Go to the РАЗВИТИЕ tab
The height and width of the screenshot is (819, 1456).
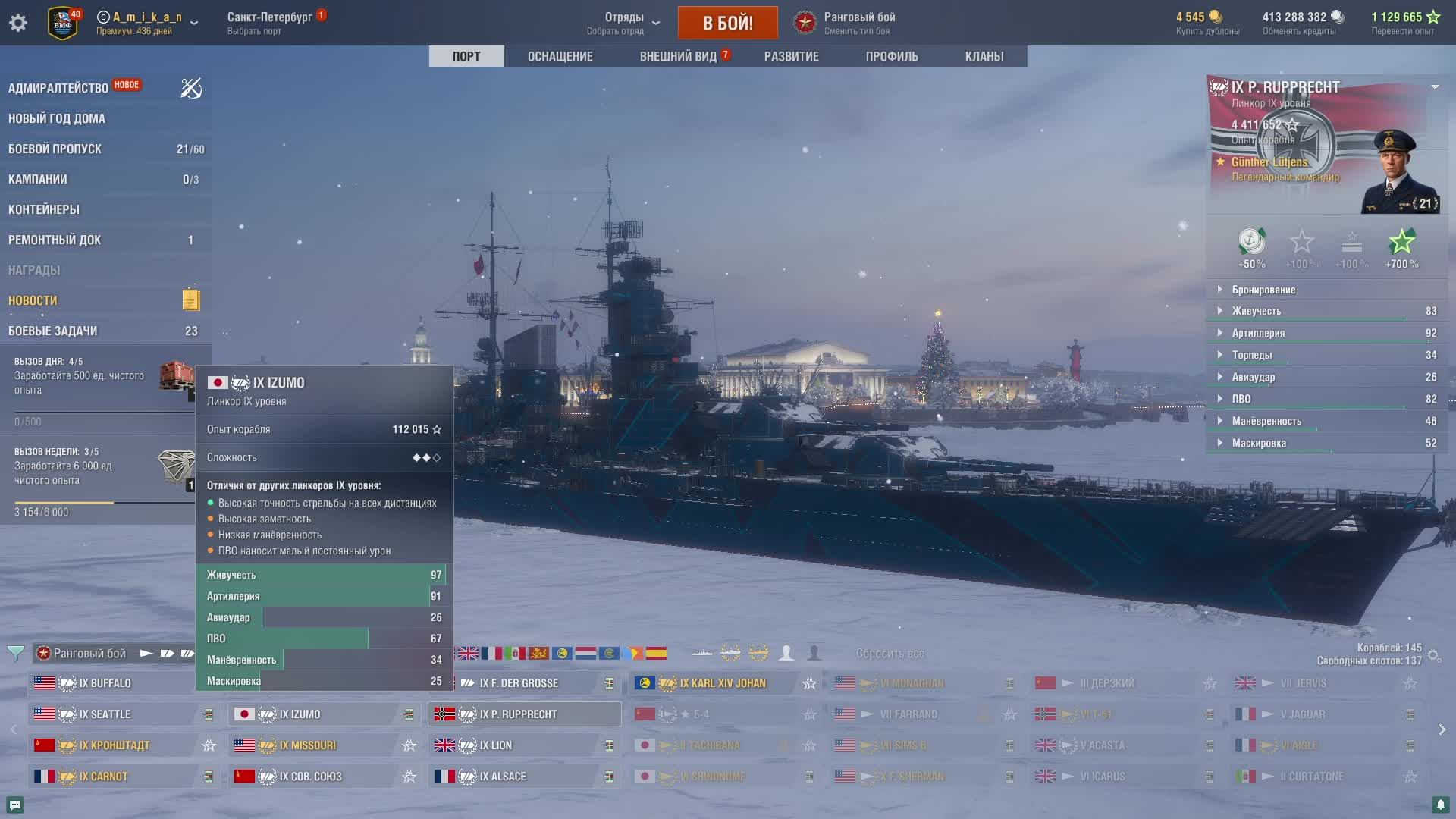point(791,56)
